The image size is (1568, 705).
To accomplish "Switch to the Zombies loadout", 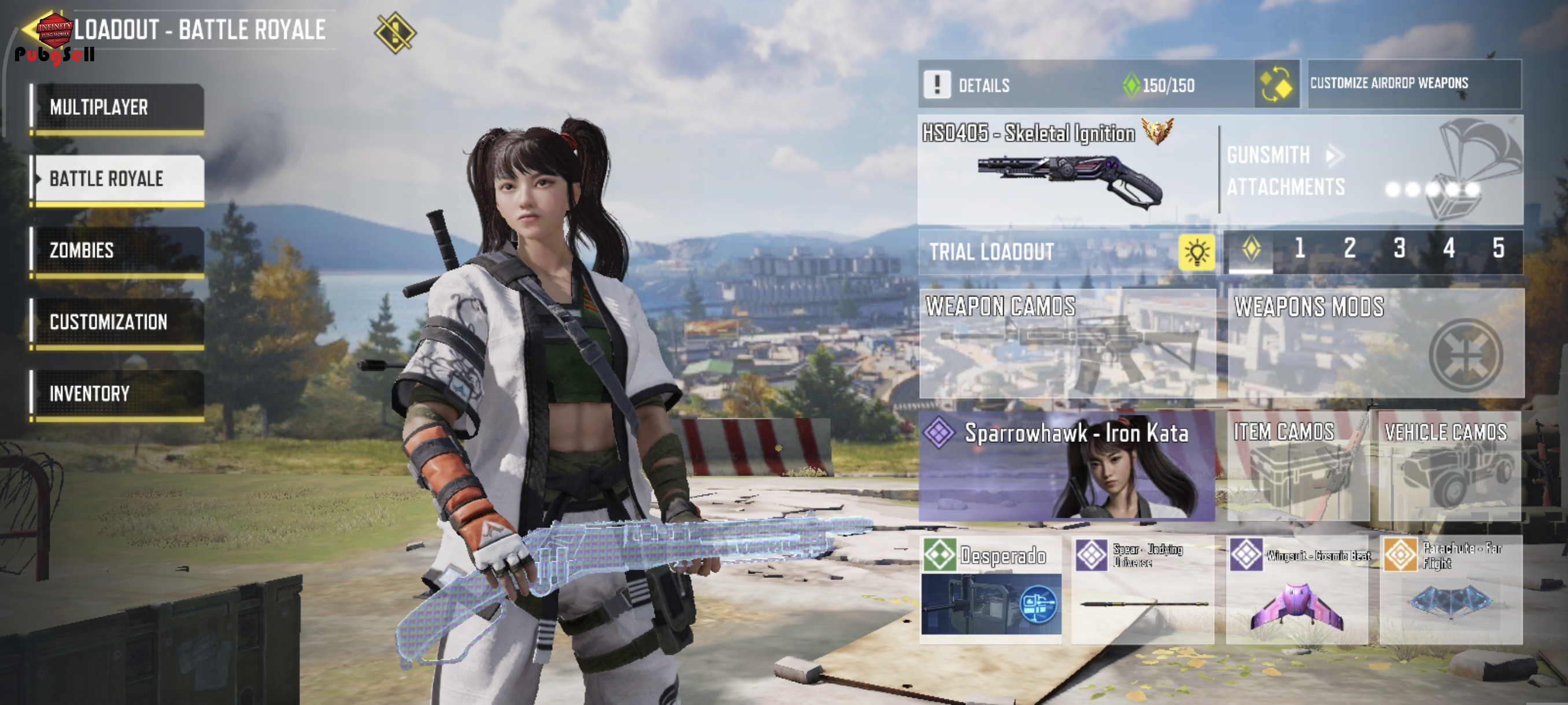I will click(x=117, y=251).
